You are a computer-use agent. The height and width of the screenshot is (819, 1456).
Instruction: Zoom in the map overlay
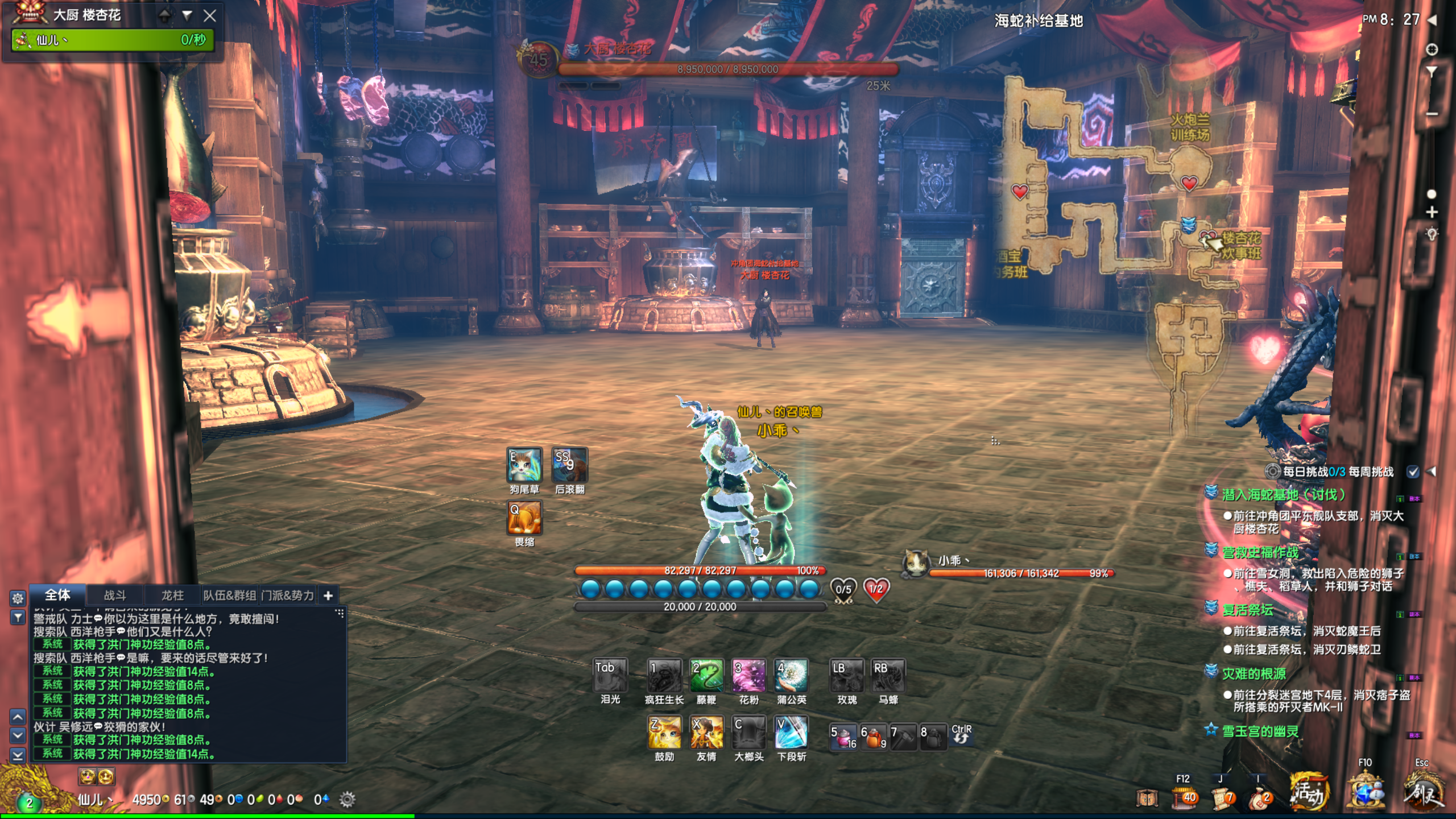pyautogui.click(x=1432, y=212)
